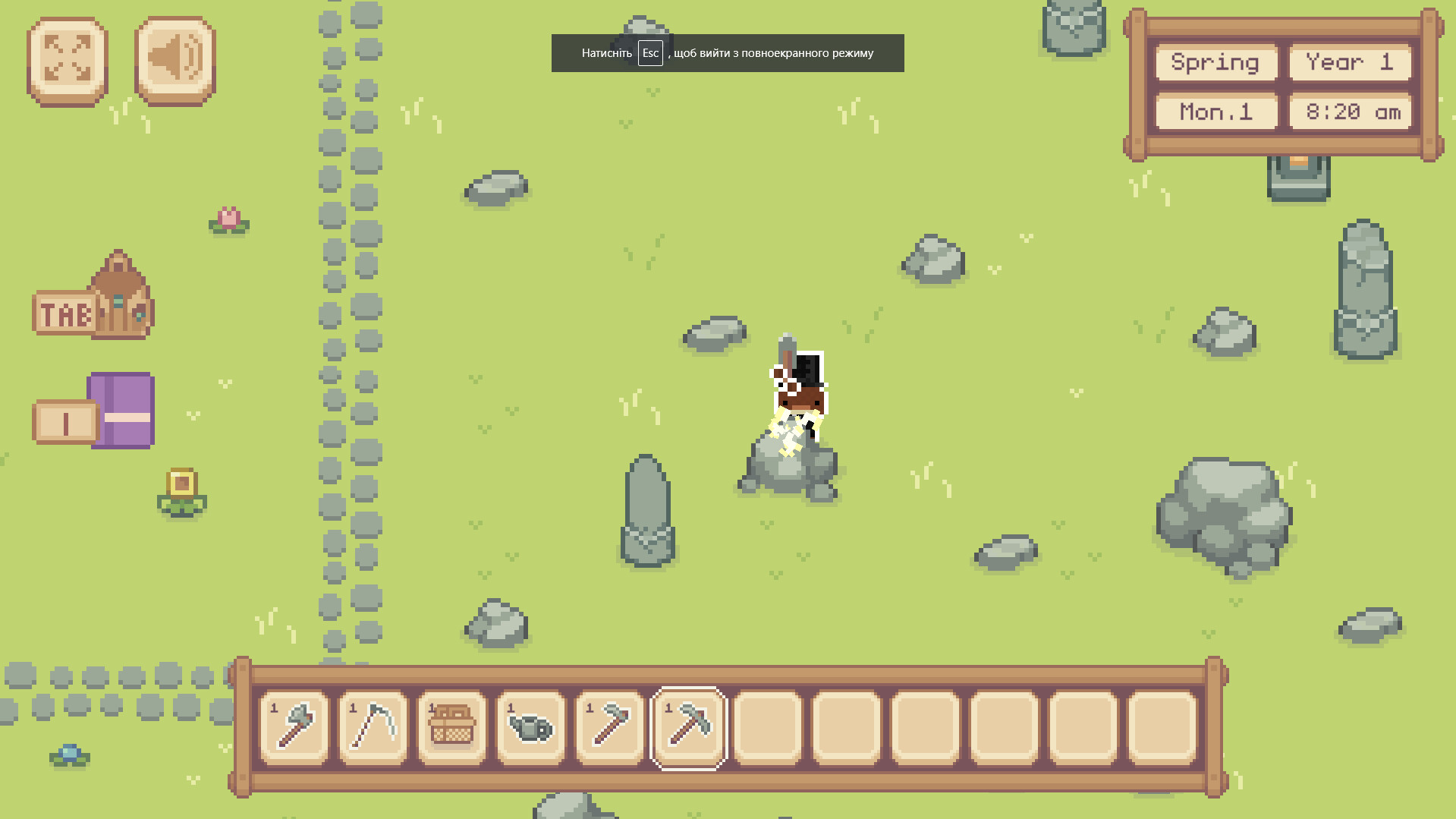Click the first empty hotbar slot

tap(766, 726)
